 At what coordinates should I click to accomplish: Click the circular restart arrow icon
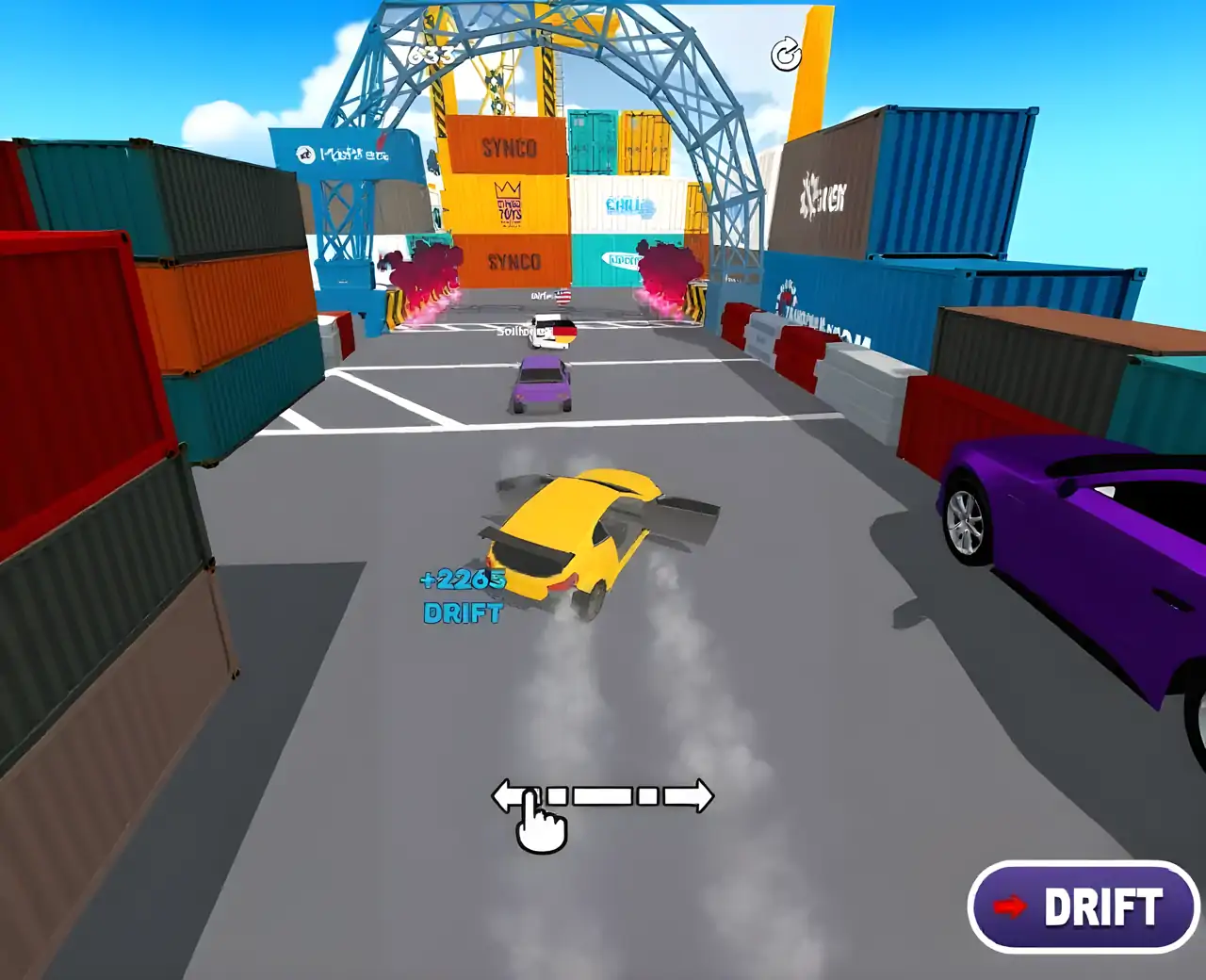pos(786,55)
